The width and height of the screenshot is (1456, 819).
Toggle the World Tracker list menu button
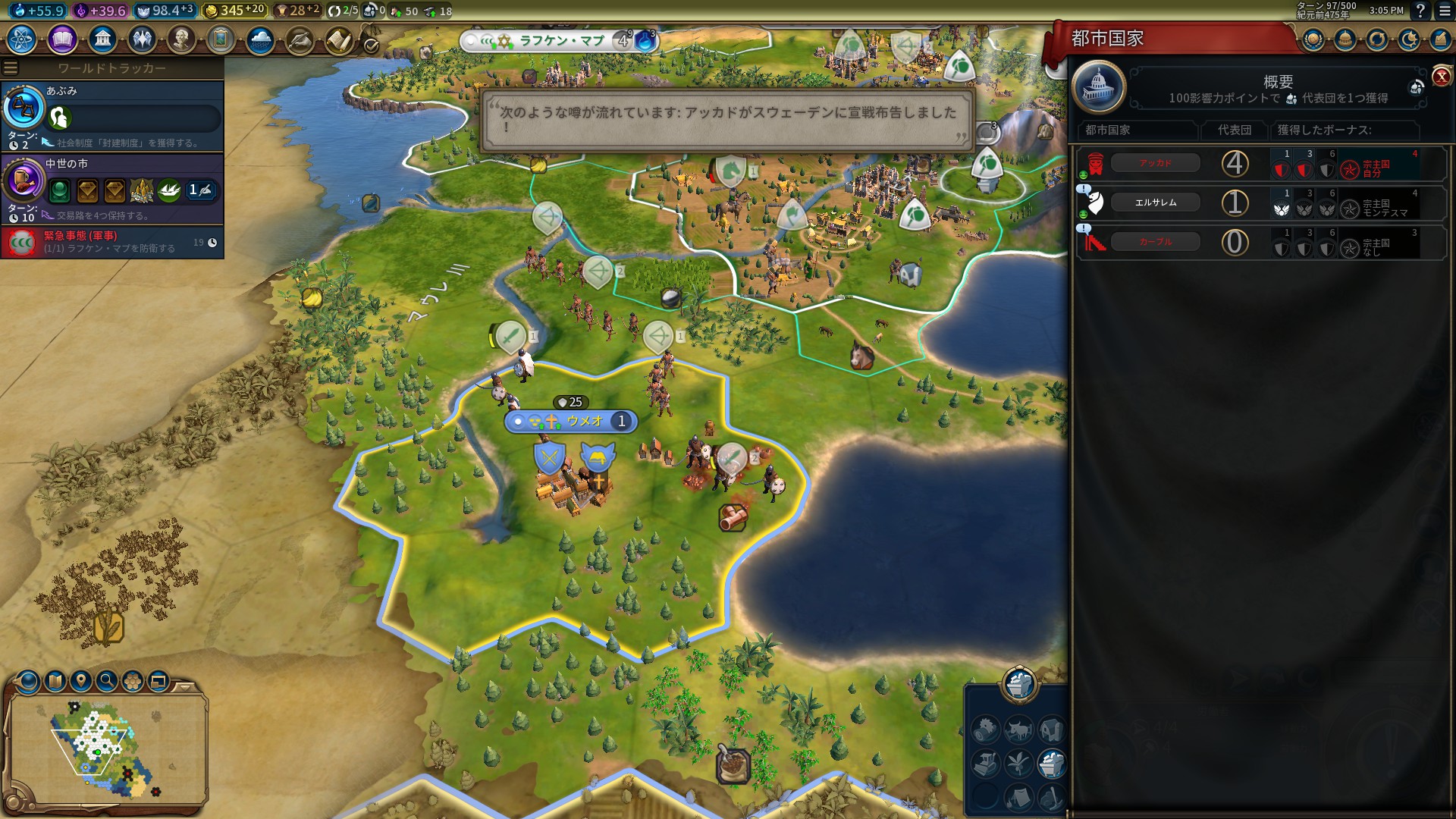tap(11, 68)
